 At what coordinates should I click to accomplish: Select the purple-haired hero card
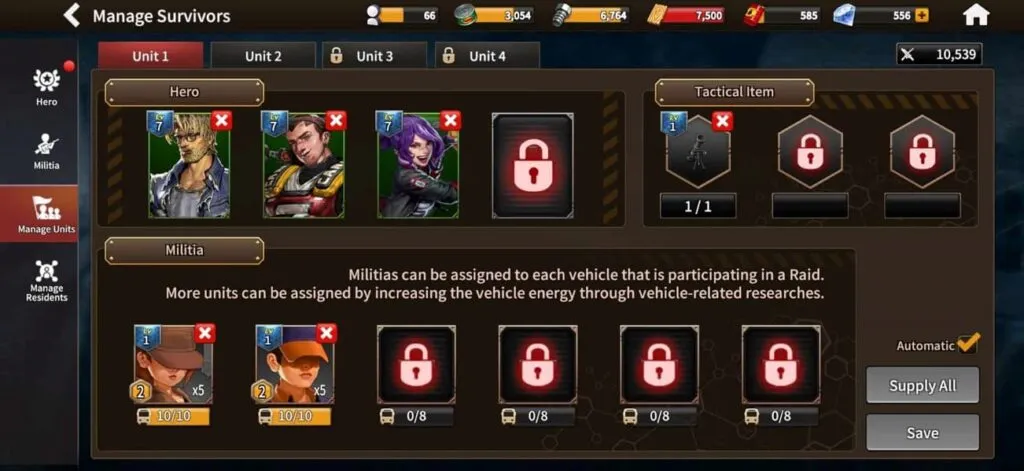[x=417, y=168]
